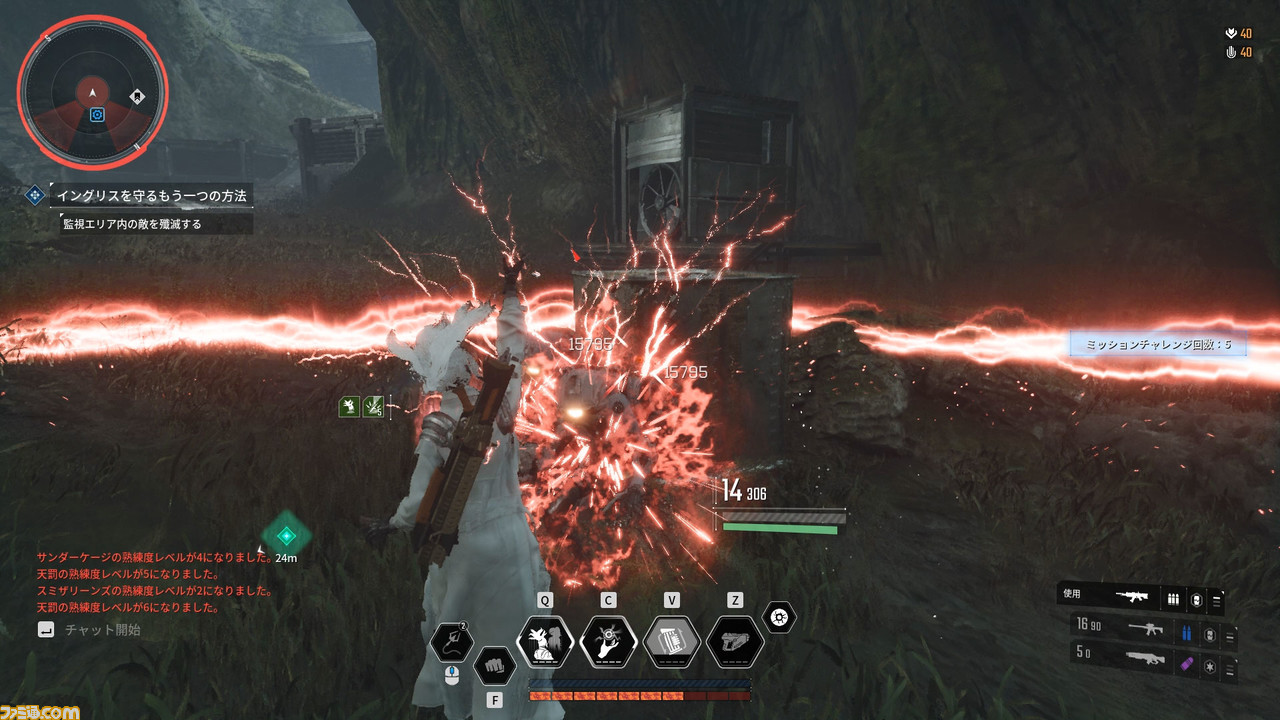Click the first green buff status icon
This screenshot has width=1280, height=720.
[349, 406]
